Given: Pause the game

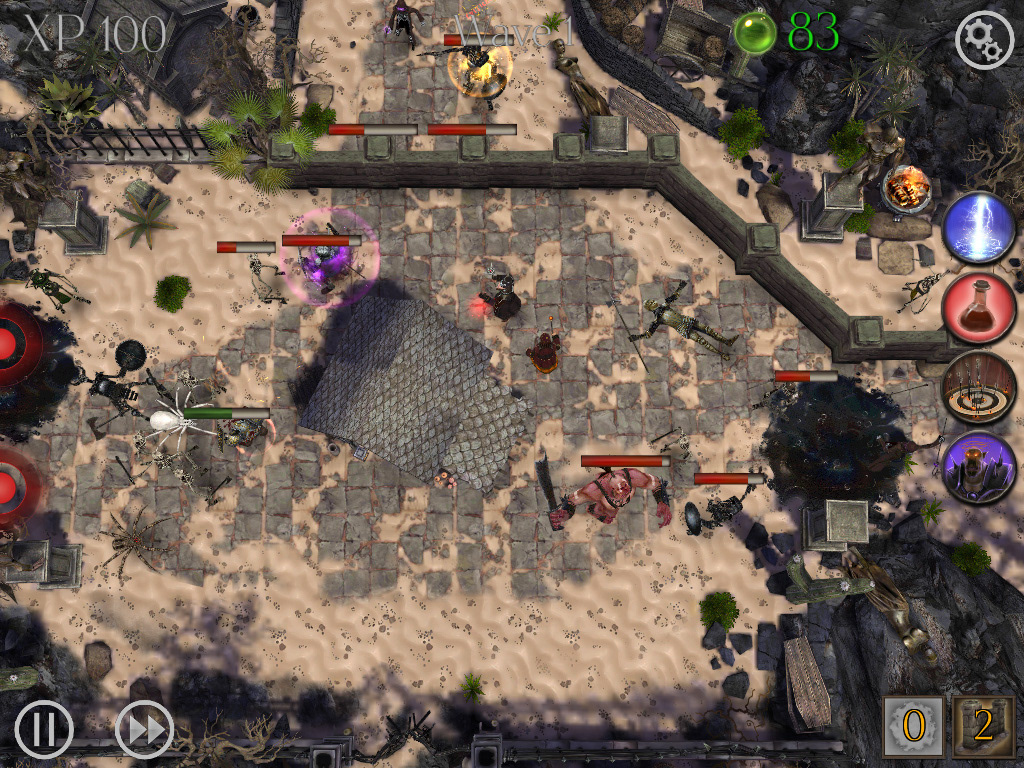Looking at the screenshot, I should 44,729.
